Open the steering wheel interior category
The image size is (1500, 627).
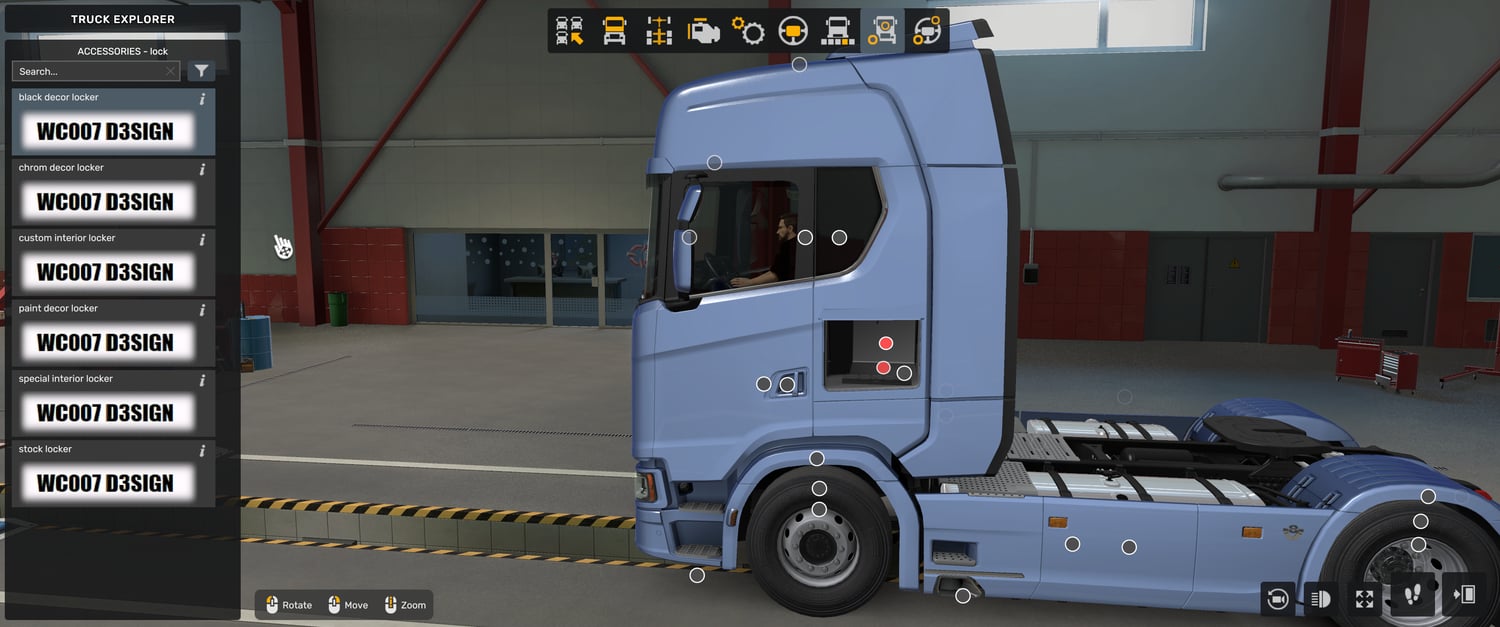(793, 31)
